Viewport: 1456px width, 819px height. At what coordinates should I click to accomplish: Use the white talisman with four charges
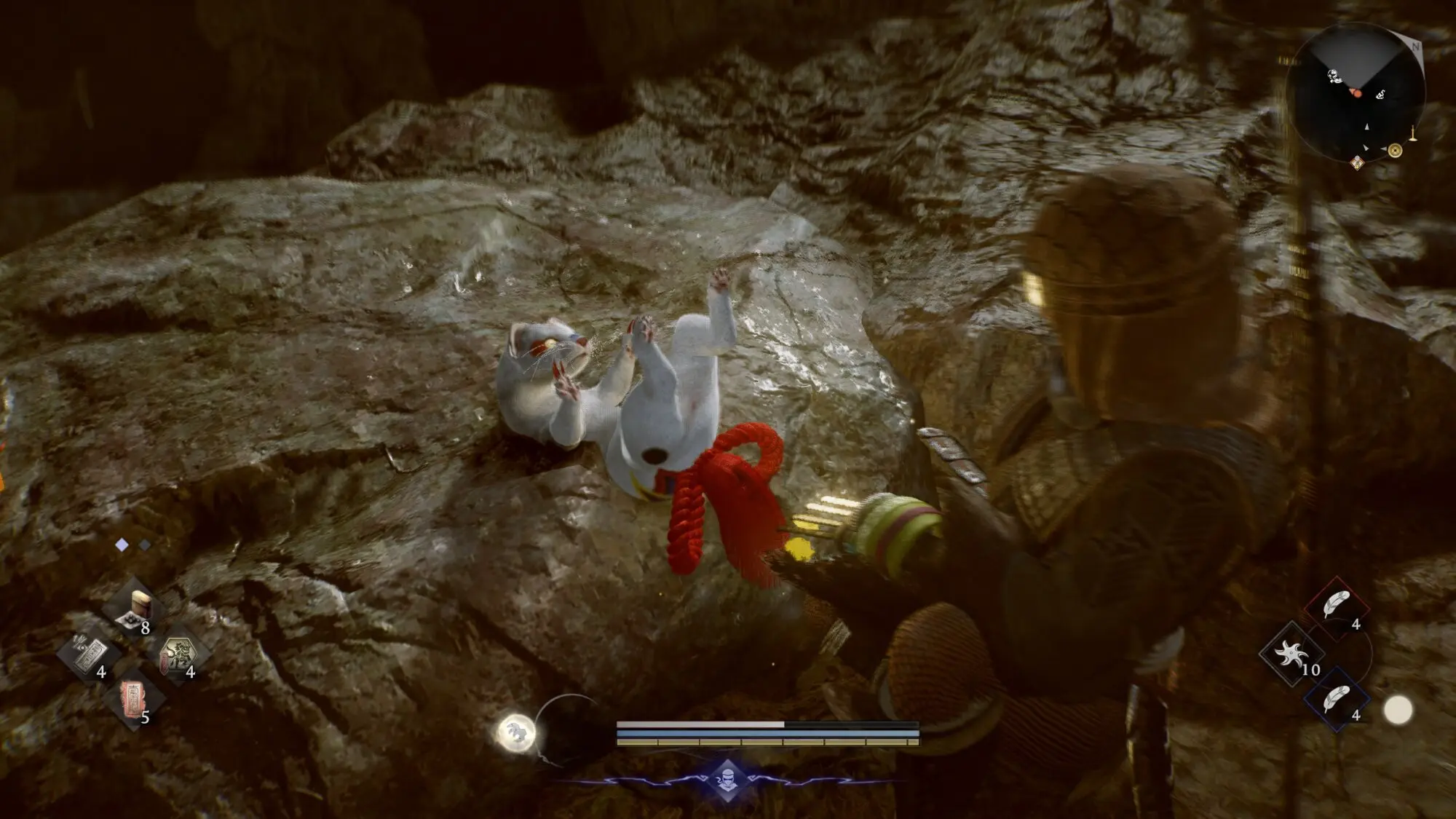89,653
